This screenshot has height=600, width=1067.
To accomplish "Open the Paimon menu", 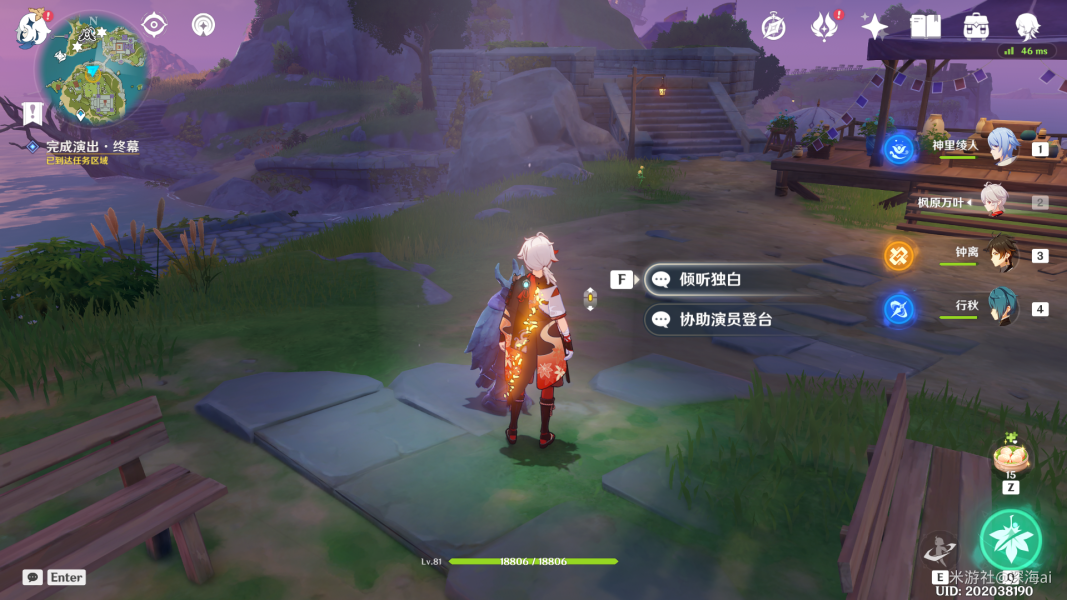I will 32,29.
